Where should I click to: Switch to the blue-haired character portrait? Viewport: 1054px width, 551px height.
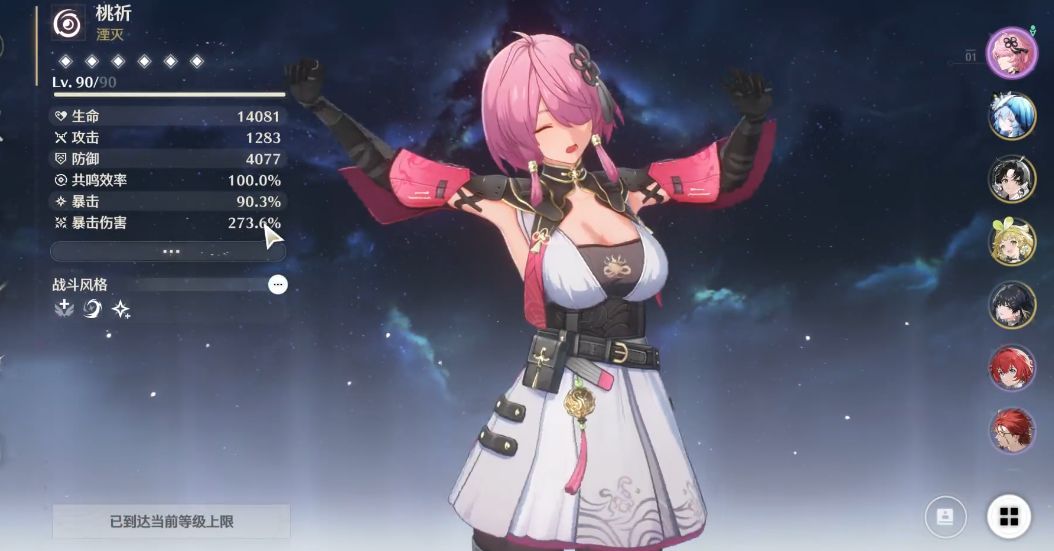pyautogui.click(x=1012, y=116)
